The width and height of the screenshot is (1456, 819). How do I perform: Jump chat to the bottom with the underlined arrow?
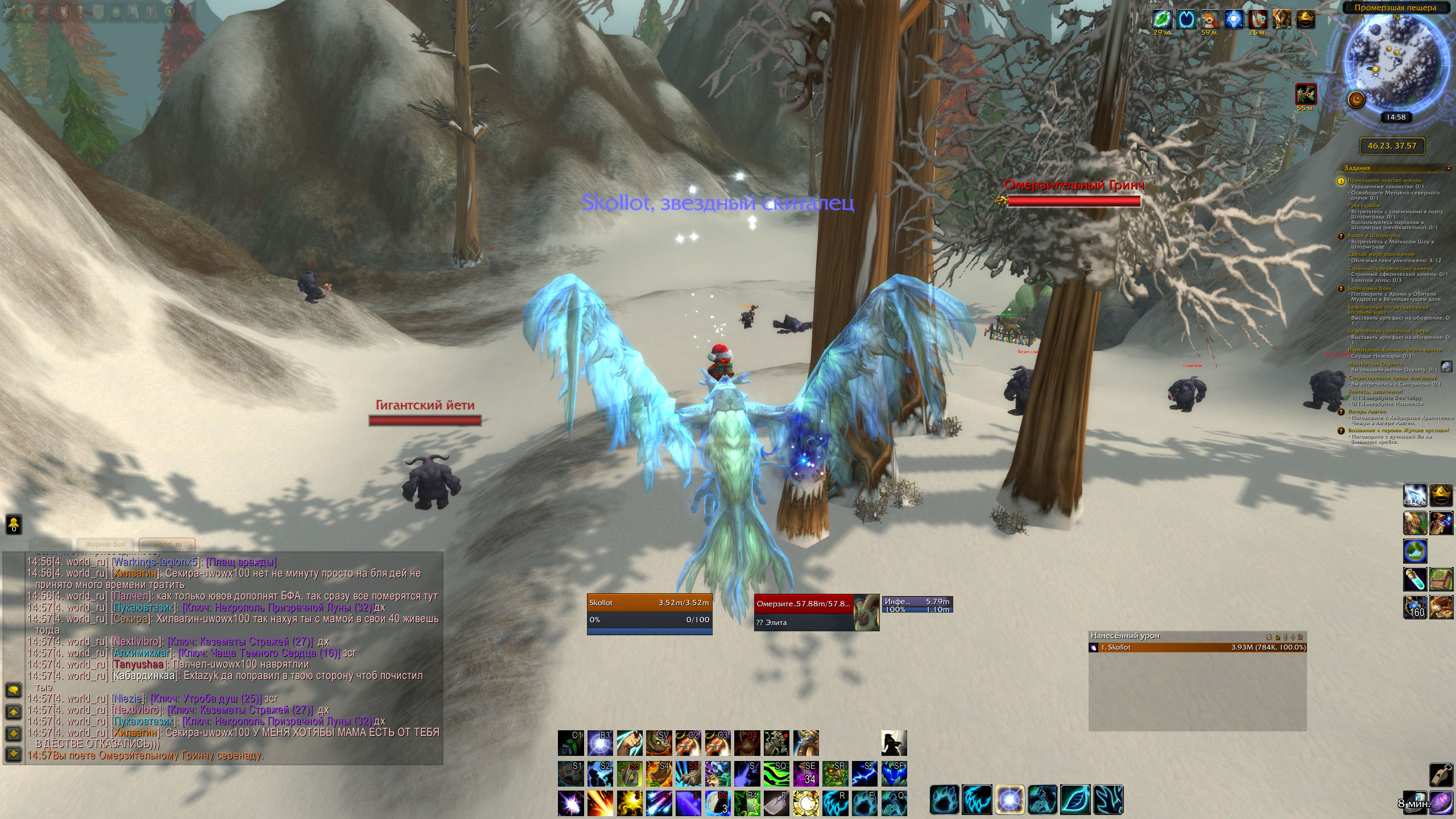(x=14, y=754)
